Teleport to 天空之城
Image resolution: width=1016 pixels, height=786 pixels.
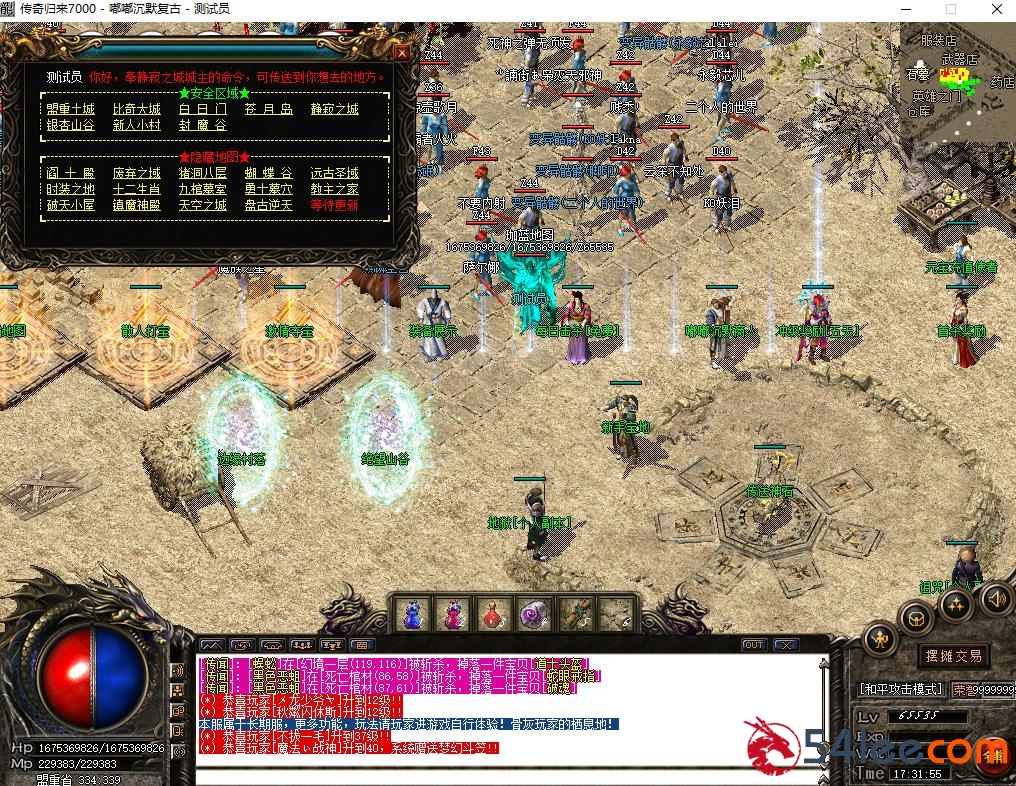point(203,205)
